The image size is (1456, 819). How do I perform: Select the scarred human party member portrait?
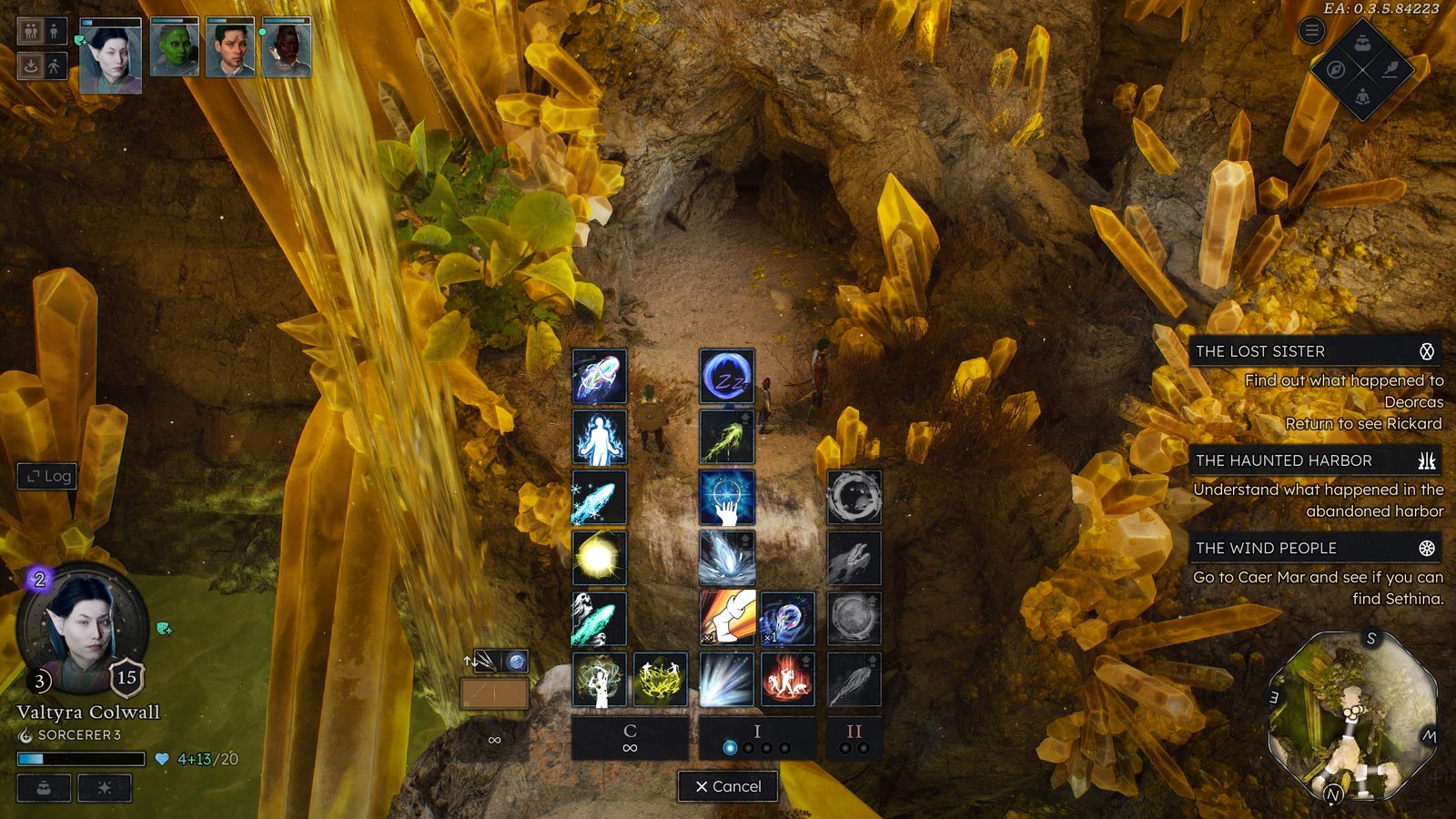click(229, 48)
